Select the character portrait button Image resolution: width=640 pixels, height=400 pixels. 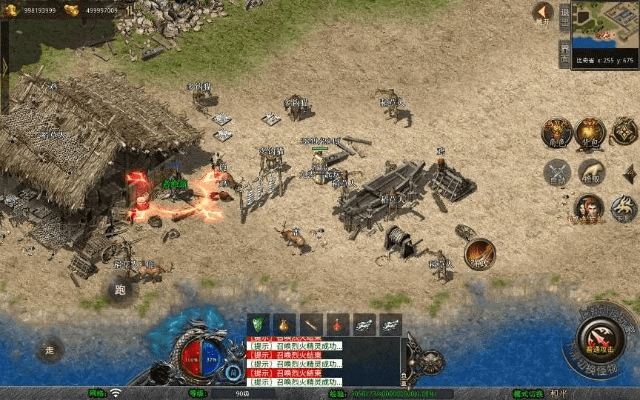(587, 208)
